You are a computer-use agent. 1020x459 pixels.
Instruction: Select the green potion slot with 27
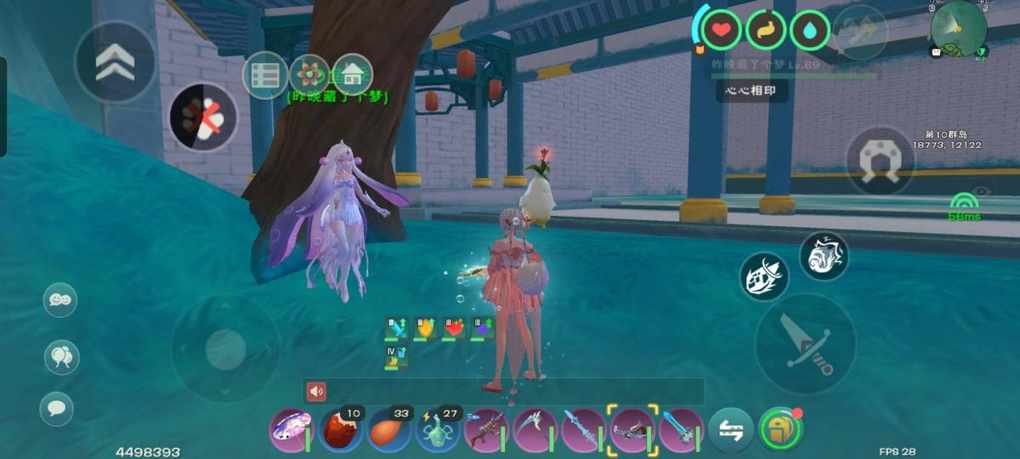click(x=438, y=431)
